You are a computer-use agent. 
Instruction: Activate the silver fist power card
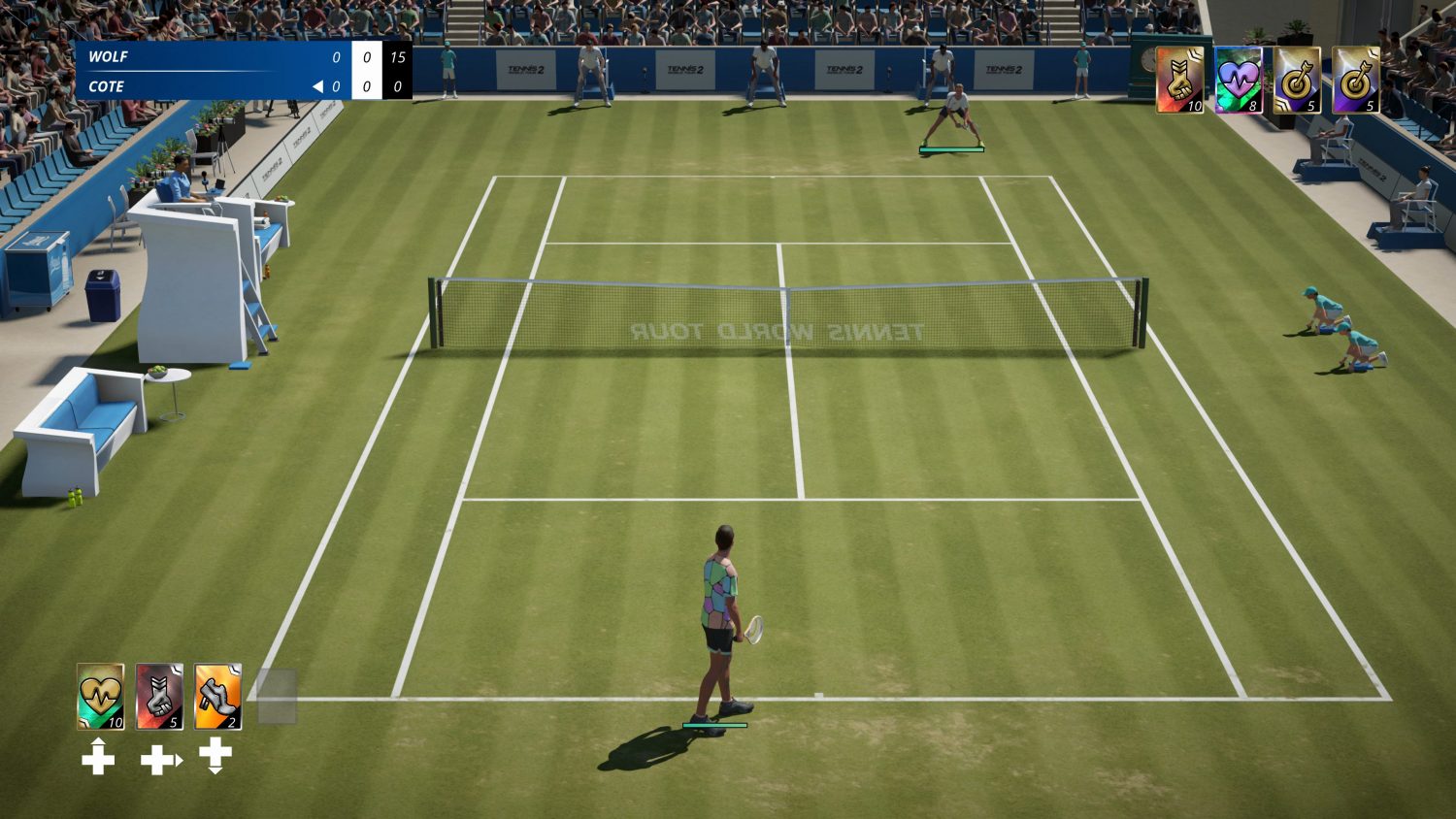point(159,696)
